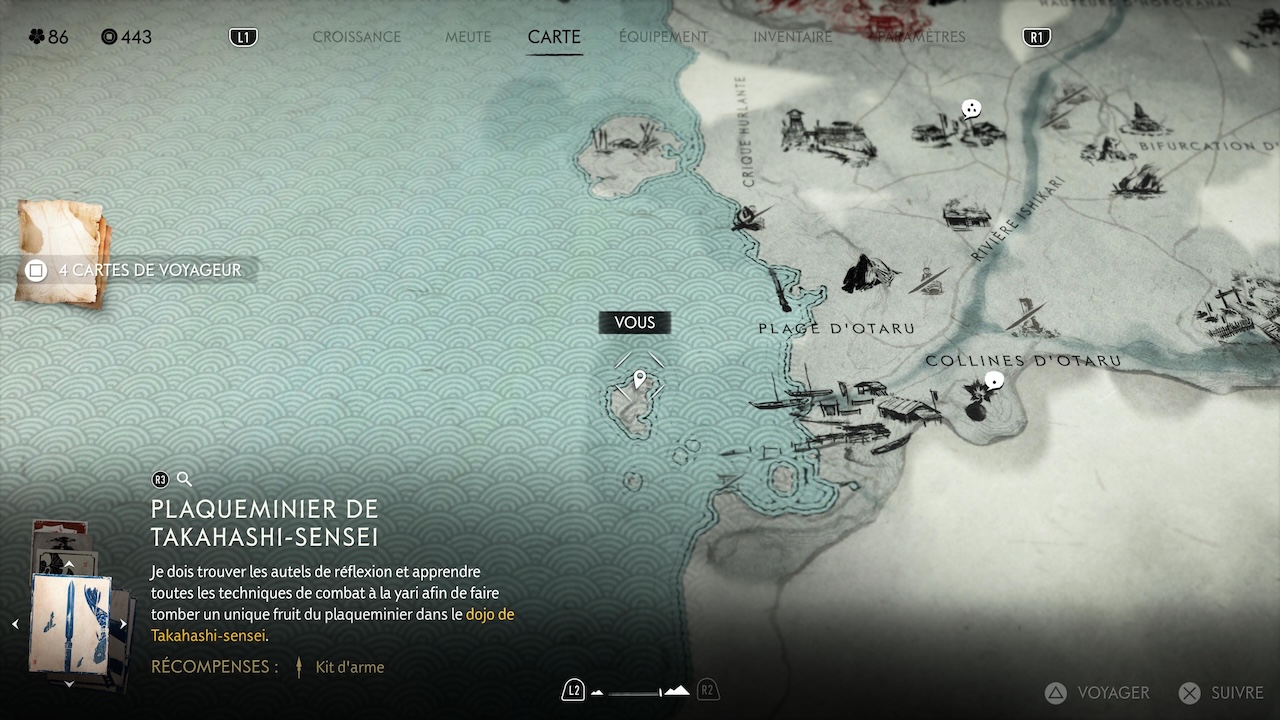Track the quest with Suivre
This screenshot has width=1280, height=720.
(1221, 692)
